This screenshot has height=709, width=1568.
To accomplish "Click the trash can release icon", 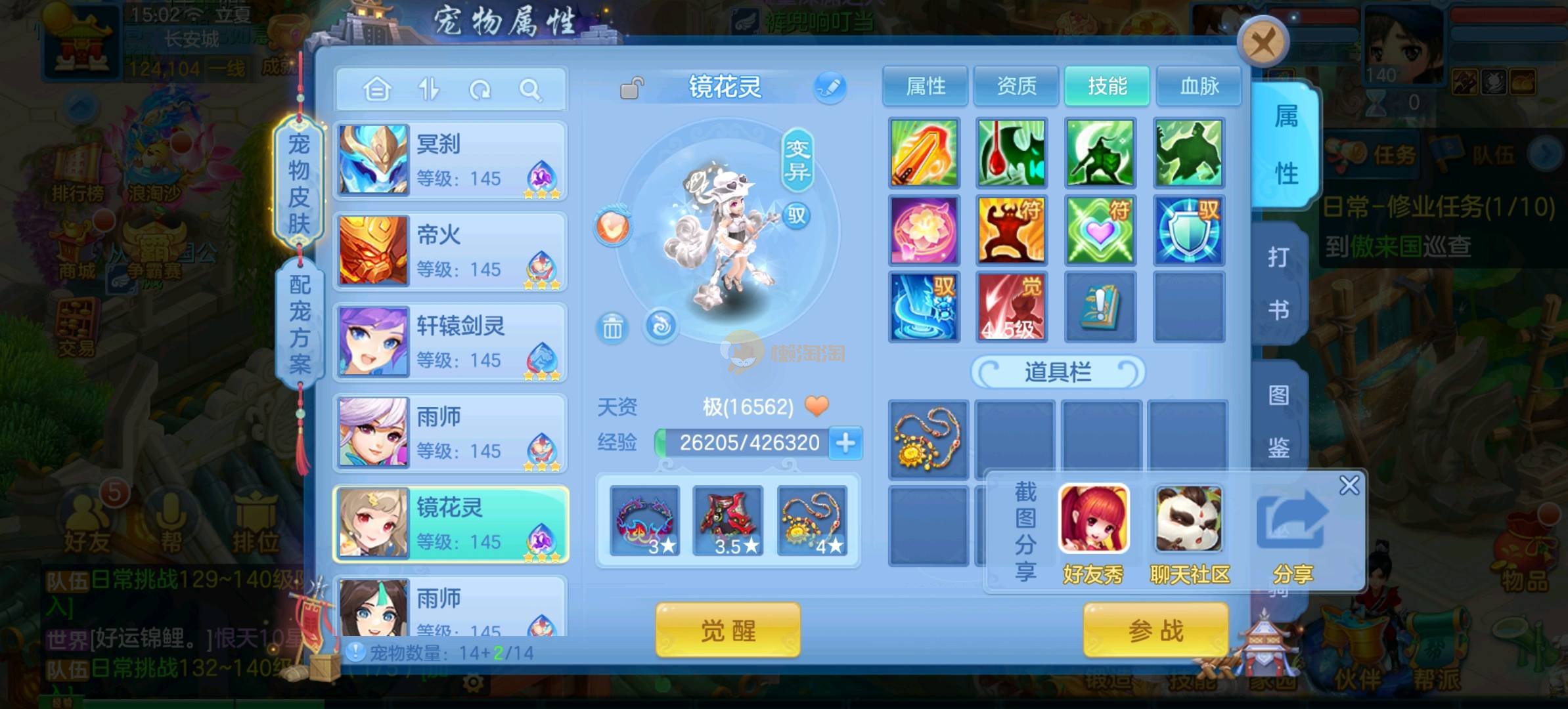I will pyautogui.click(x=612, y=327).
